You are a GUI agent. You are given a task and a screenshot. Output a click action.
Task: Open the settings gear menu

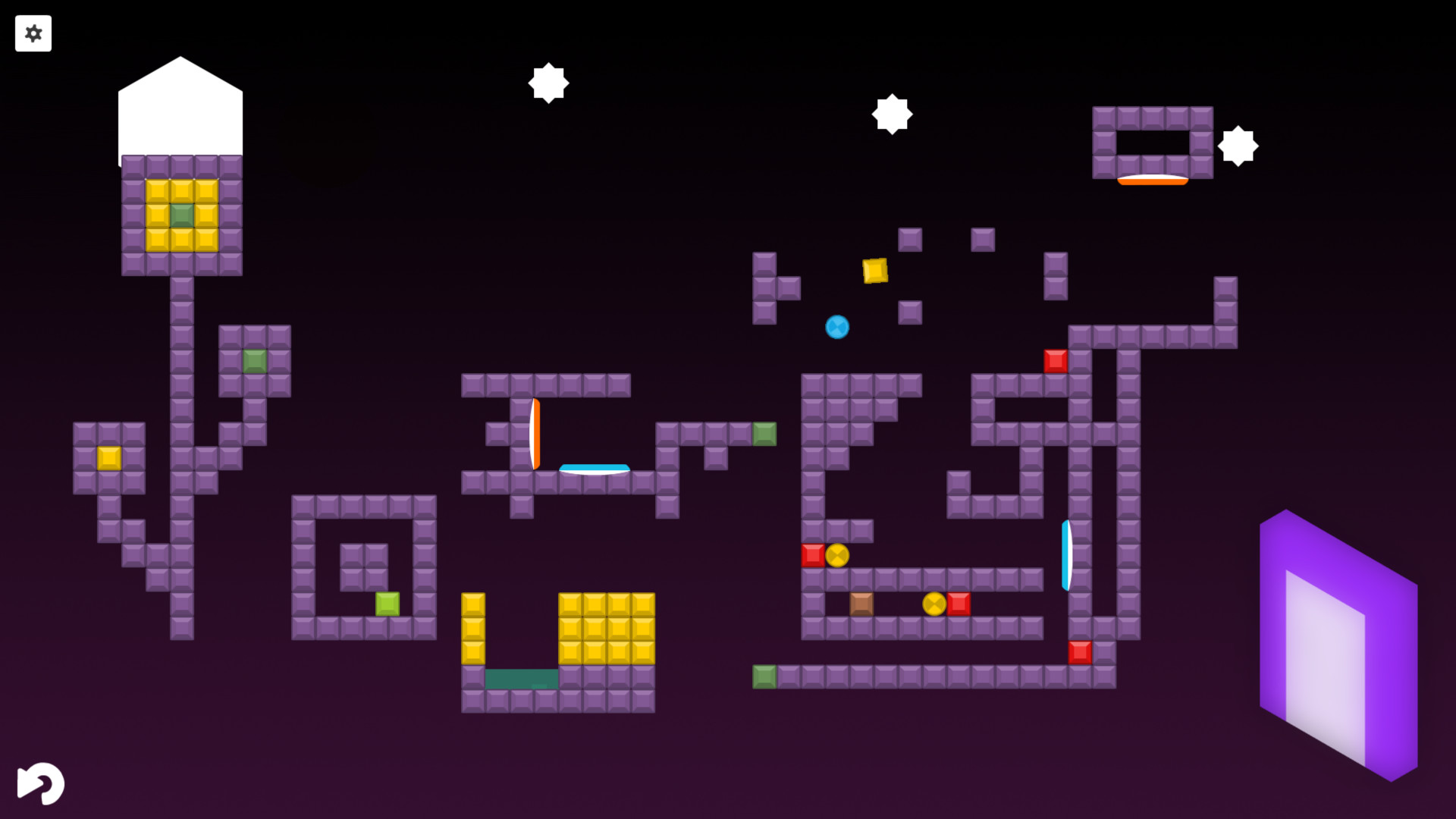33,33
